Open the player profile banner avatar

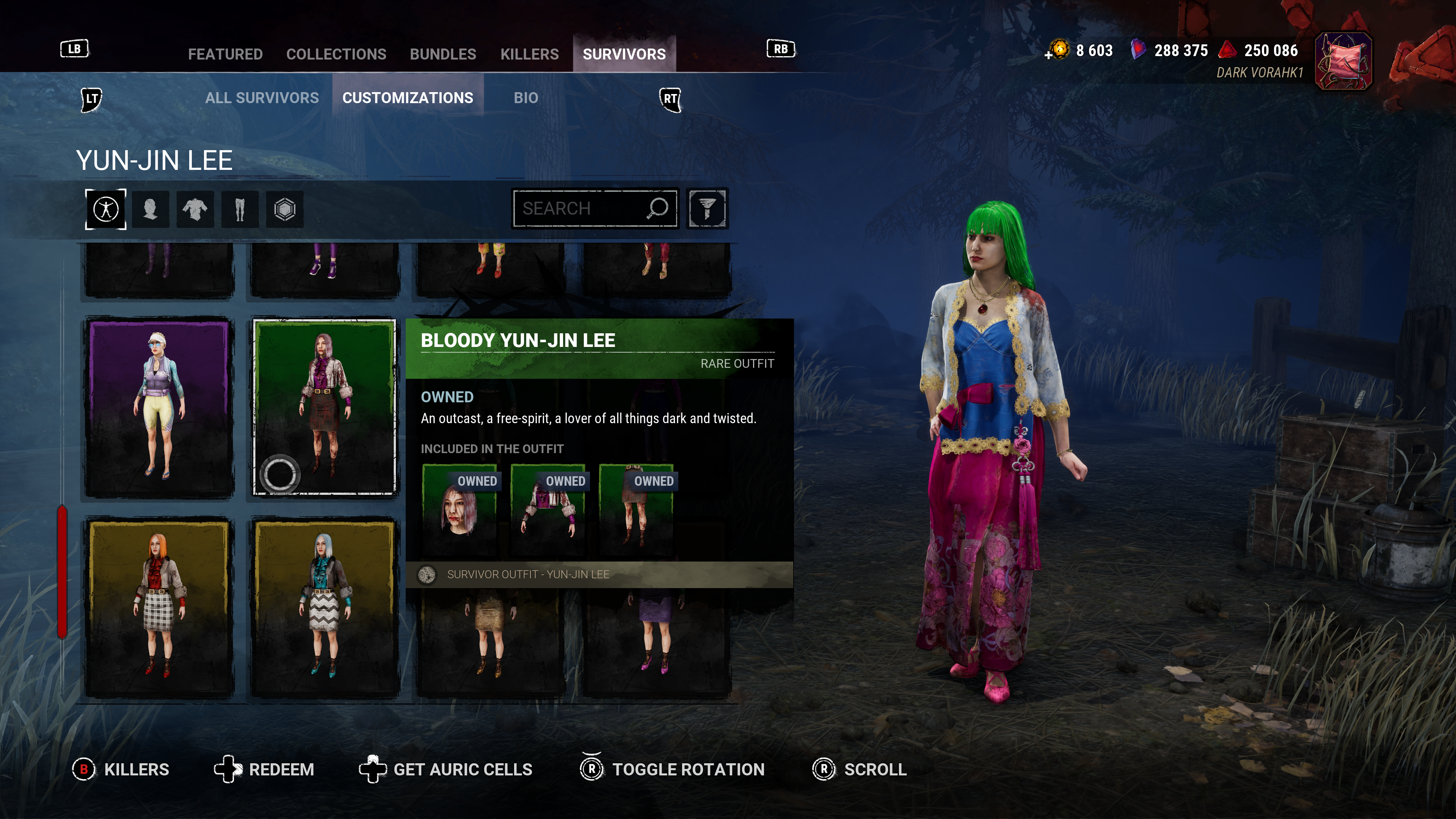(x=1343, y=61)
